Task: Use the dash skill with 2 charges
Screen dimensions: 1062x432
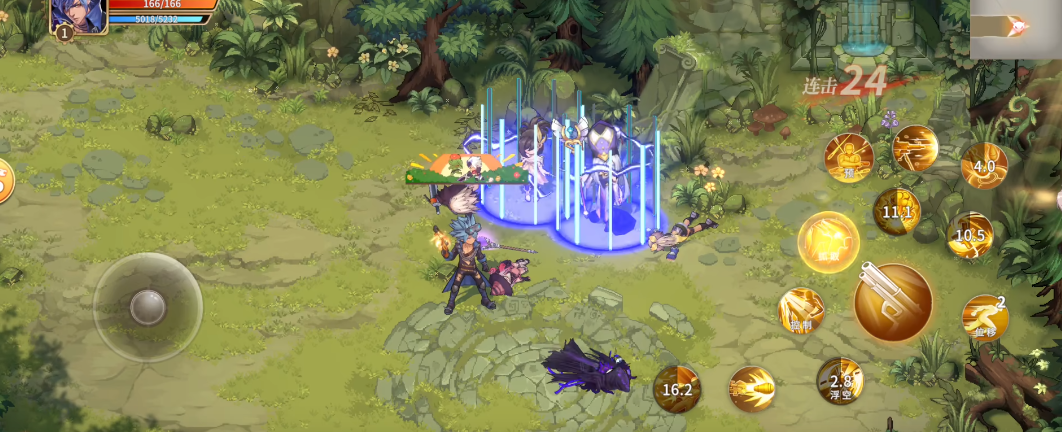Action: point(985,317)
